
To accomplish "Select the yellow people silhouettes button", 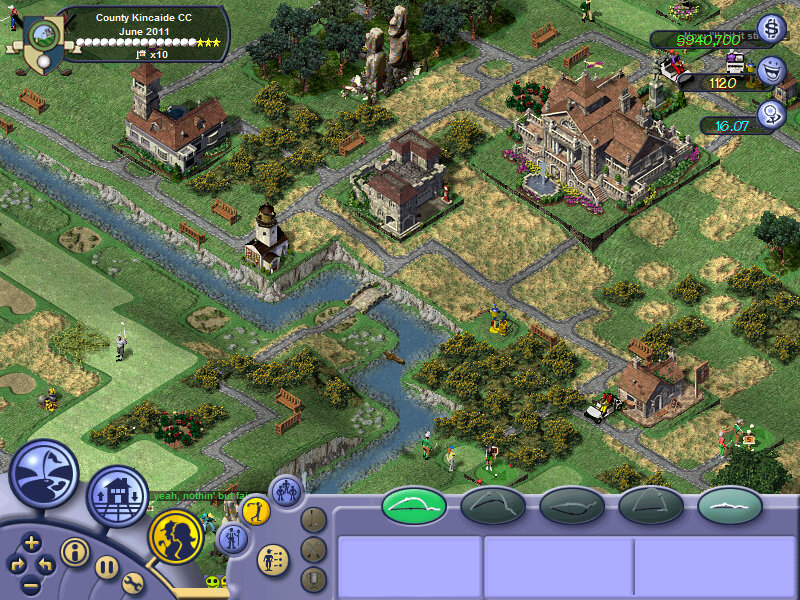I will [x=177, y=534].
